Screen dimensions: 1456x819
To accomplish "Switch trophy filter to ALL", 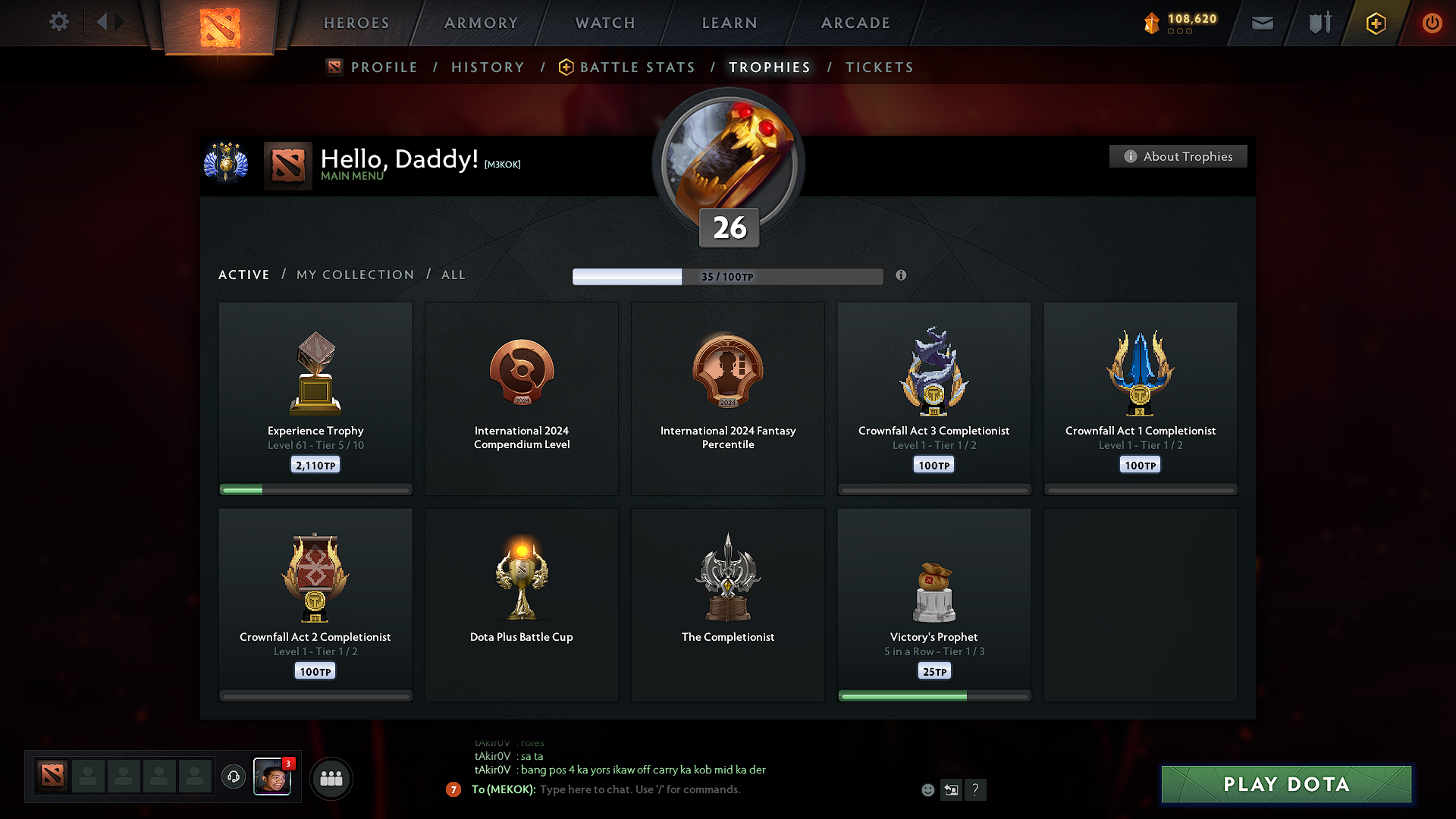I will click(x=453, y=275).
